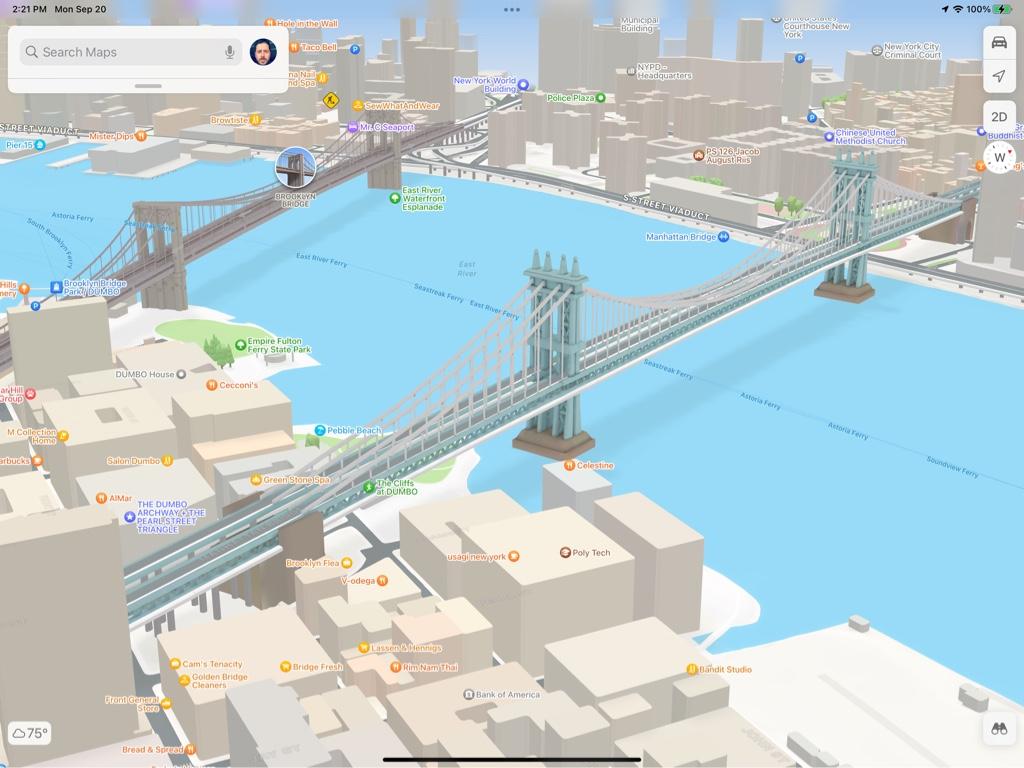Tap the microphone dictation icon
Screen dimensions: 1024x768
click(230, 52)
